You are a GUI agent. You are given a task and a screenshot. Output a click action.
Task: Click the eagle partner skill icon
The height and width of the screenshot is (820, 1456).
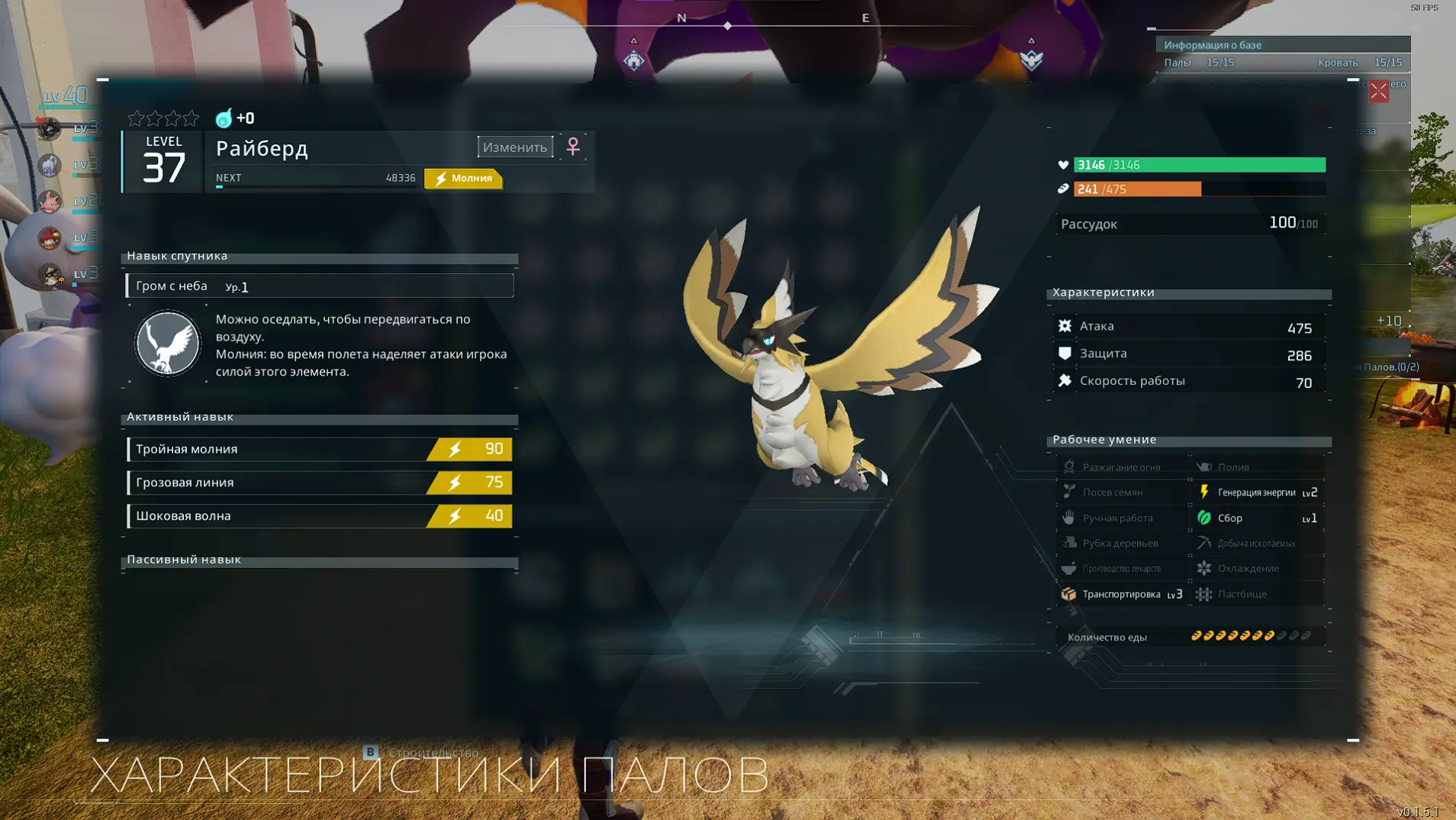click(167, 344)
